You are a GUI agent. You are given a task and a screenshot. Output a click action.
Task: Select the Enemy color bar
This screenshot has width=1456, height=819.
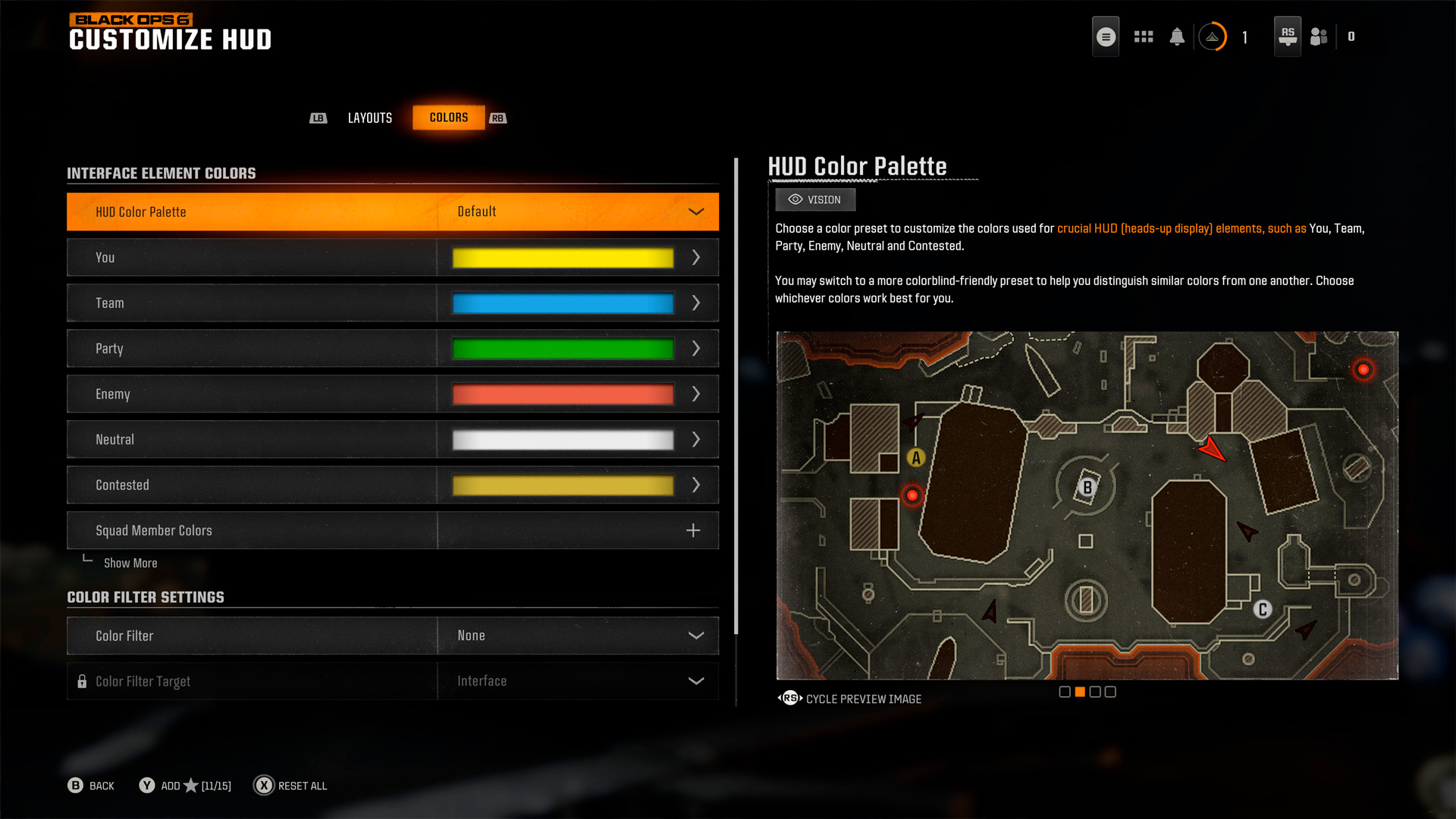(x=561, y=394)
